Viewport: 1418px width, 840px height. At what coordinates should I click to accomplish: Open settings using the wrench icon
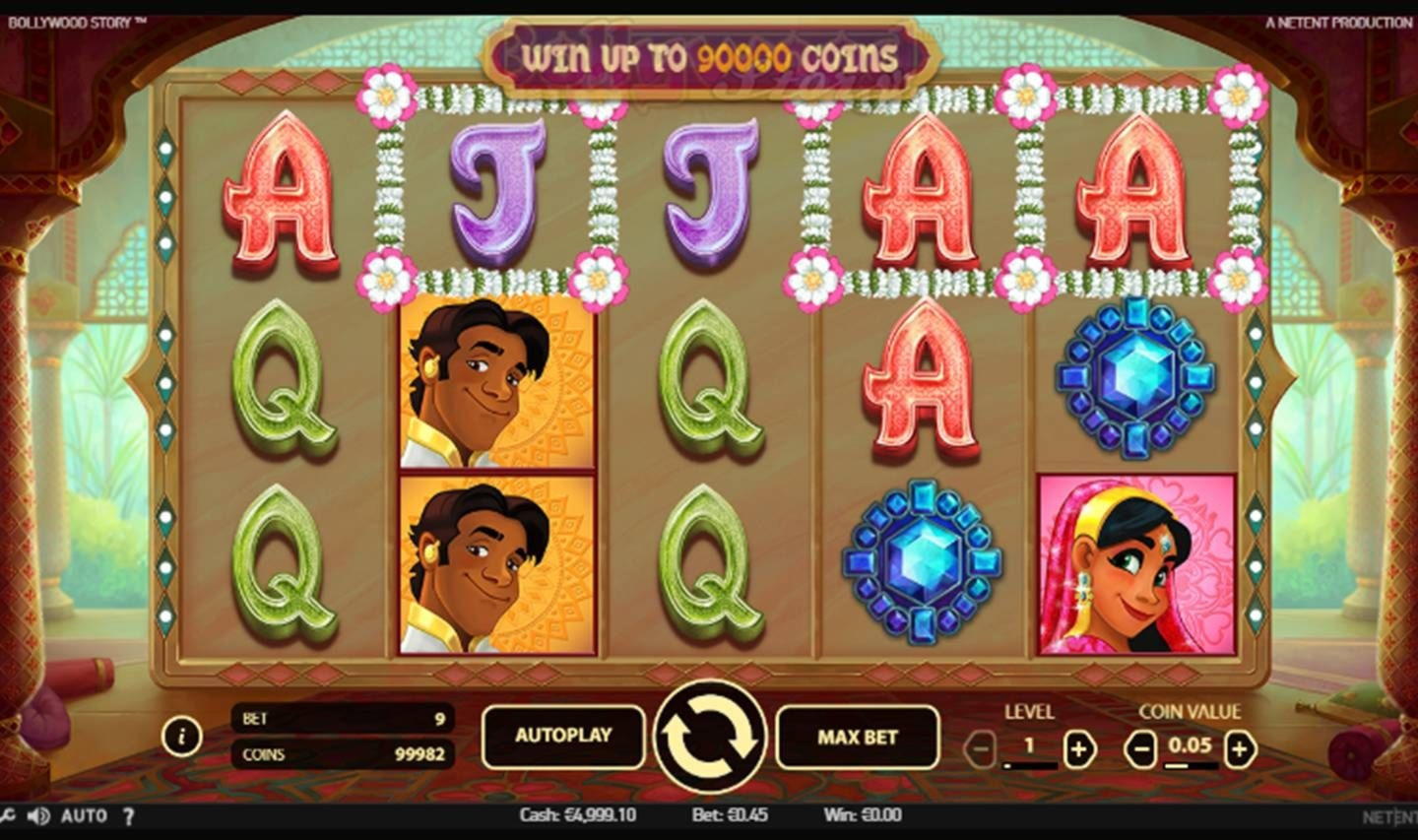pyautogui.click(x=6, y=815)
